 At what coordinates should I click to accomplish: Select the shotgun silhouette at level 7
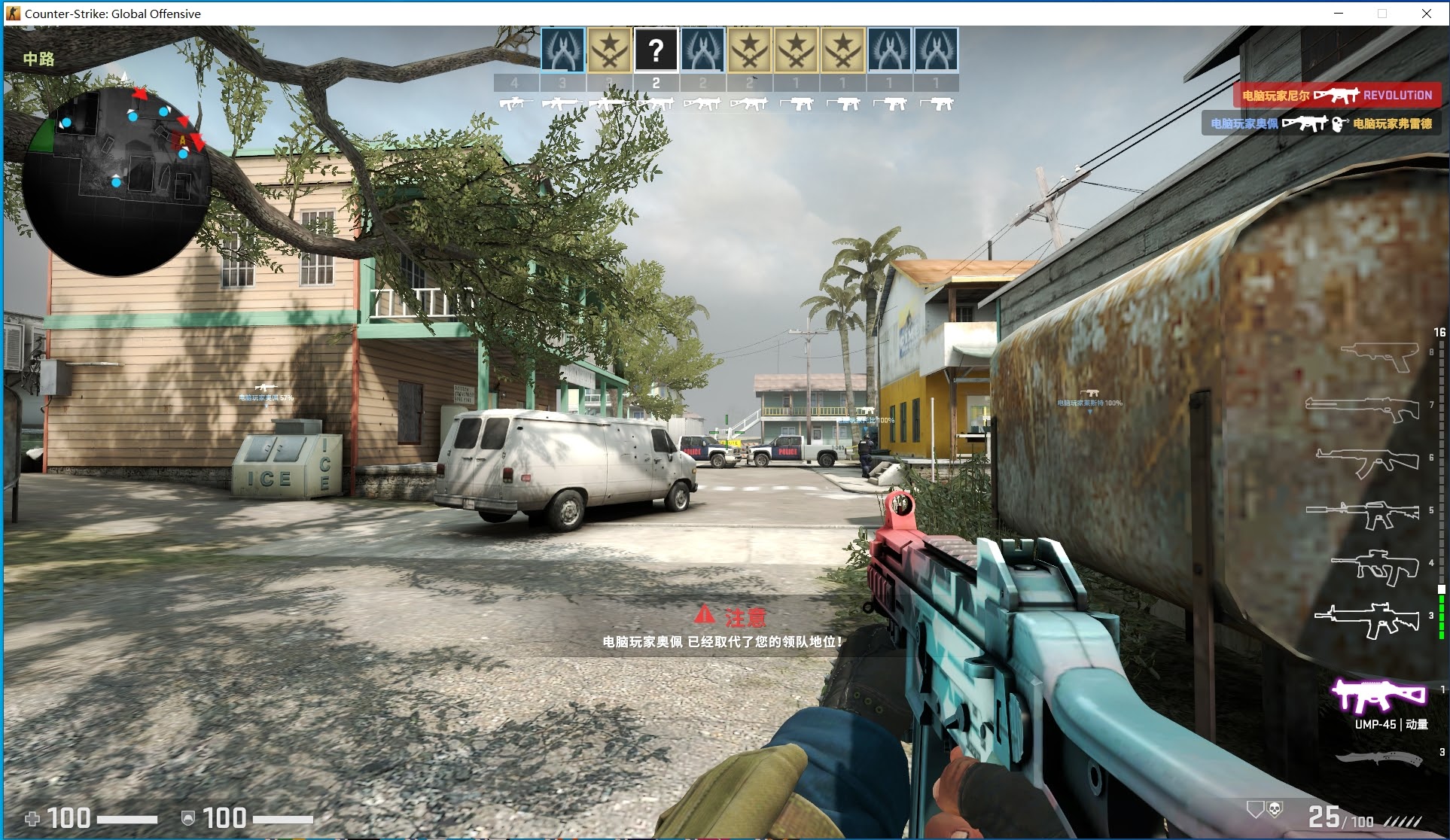[1363, 409]
